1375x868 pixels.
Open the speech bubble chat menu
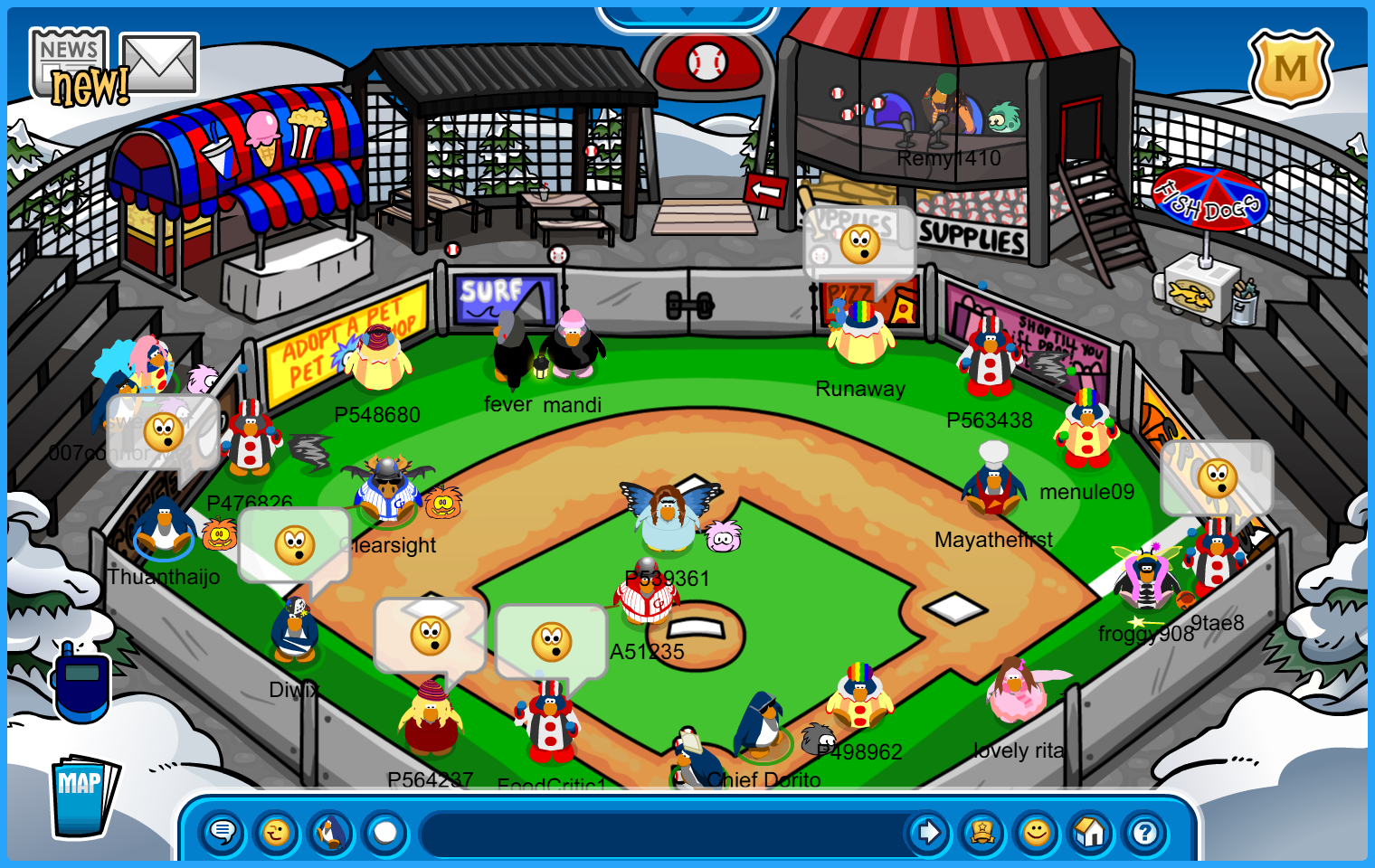click(223, 832)
